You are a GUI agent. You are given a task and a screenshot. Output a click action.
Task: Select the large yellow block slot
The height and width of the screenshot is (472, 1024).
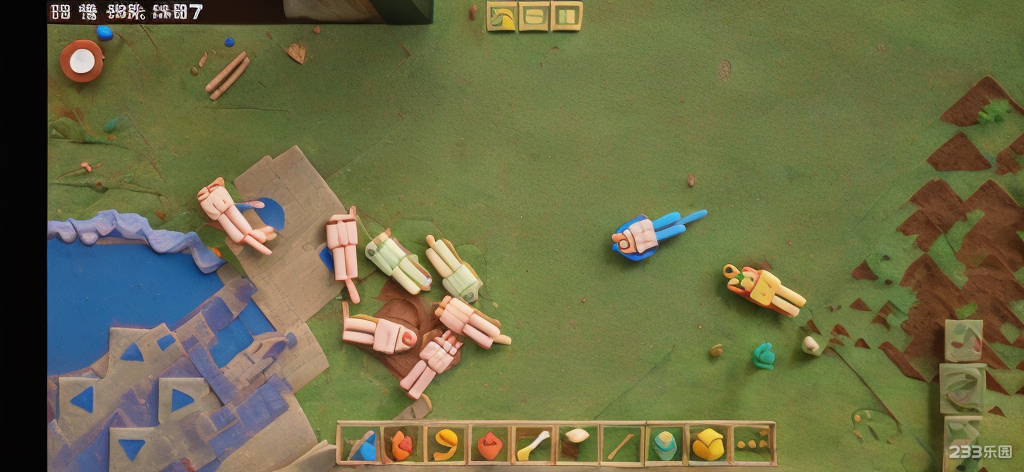pos(708,444)
